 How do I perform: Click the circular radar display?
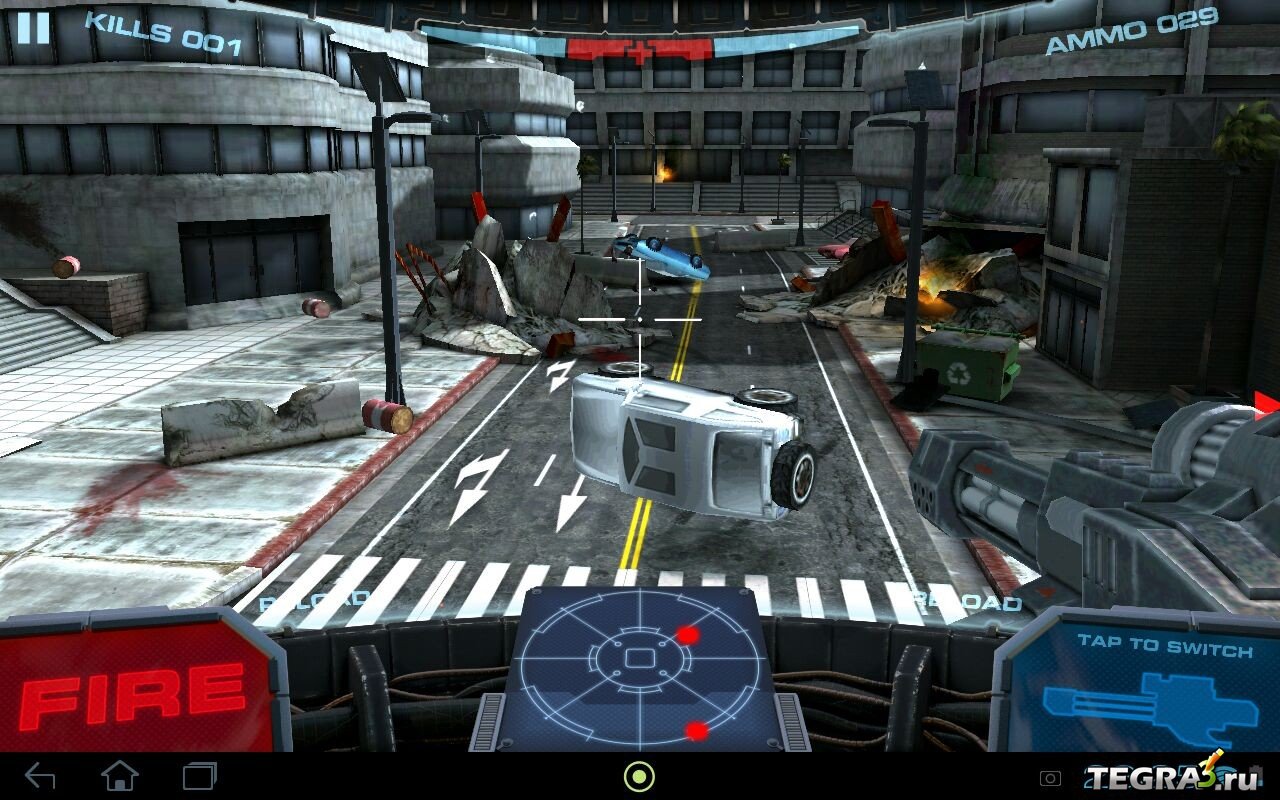(639, 662)
